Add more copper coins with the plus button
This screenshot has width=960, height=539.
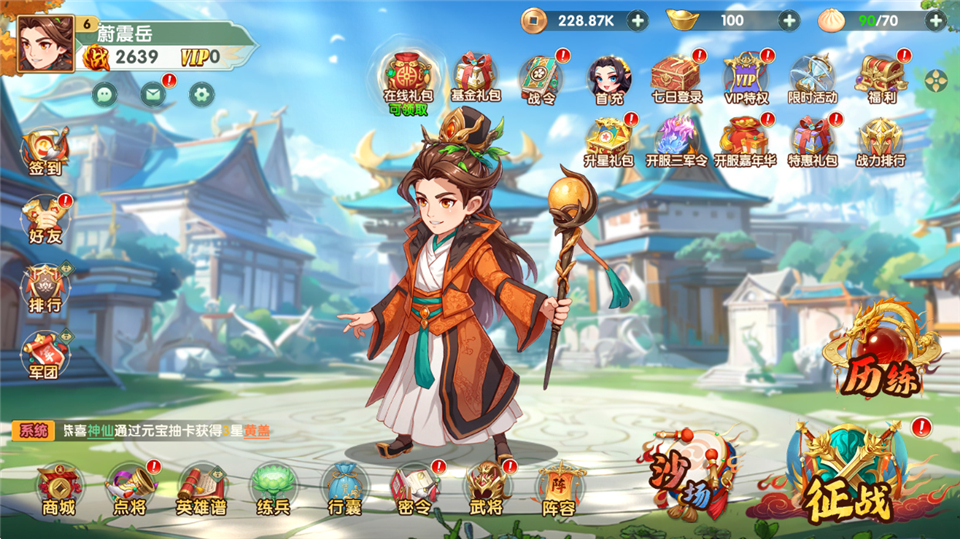coord(637,19)
